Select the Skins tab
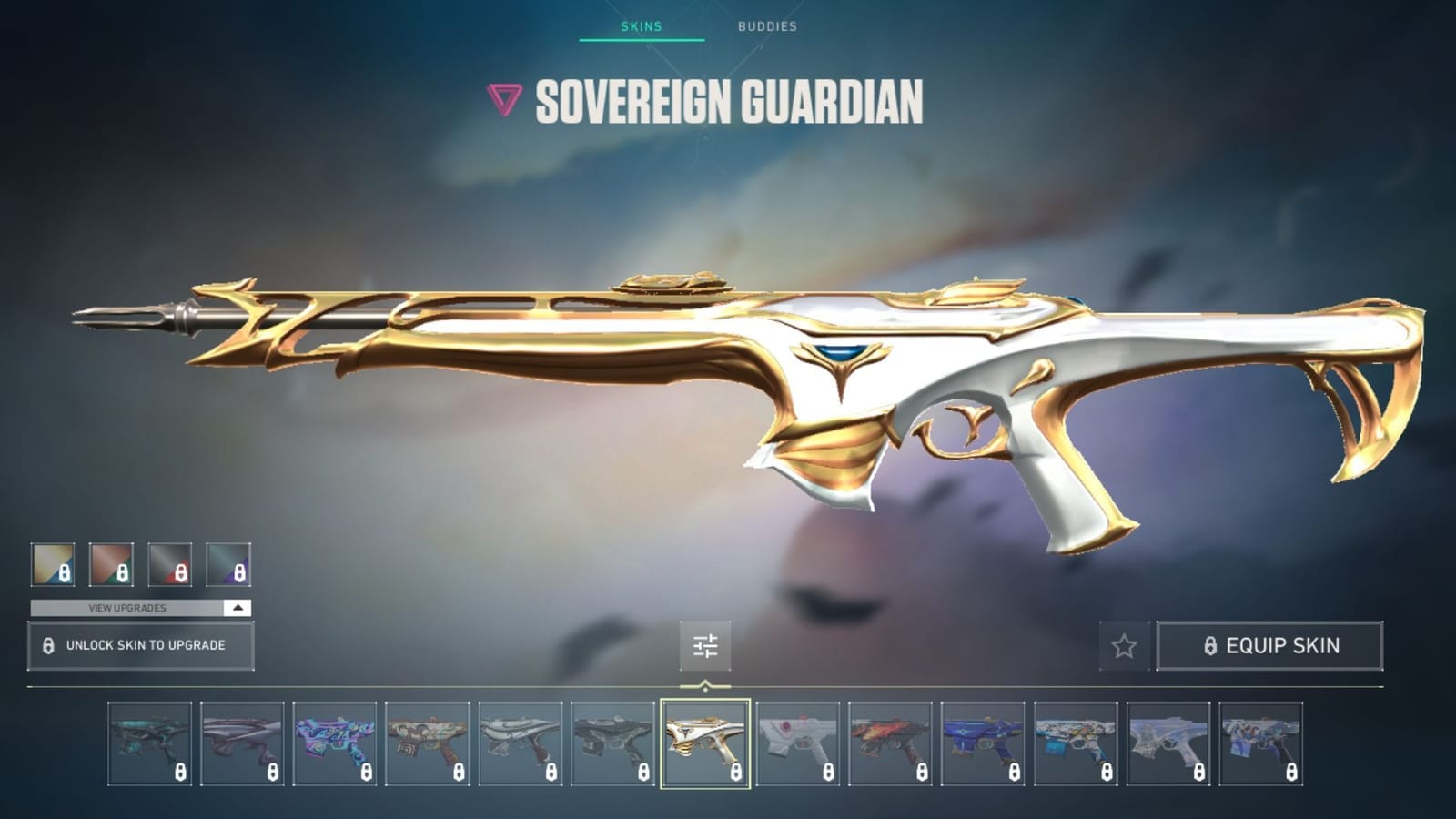This screenshot has height=819, width=1456. pyautogui.click(x=642, y=27)
